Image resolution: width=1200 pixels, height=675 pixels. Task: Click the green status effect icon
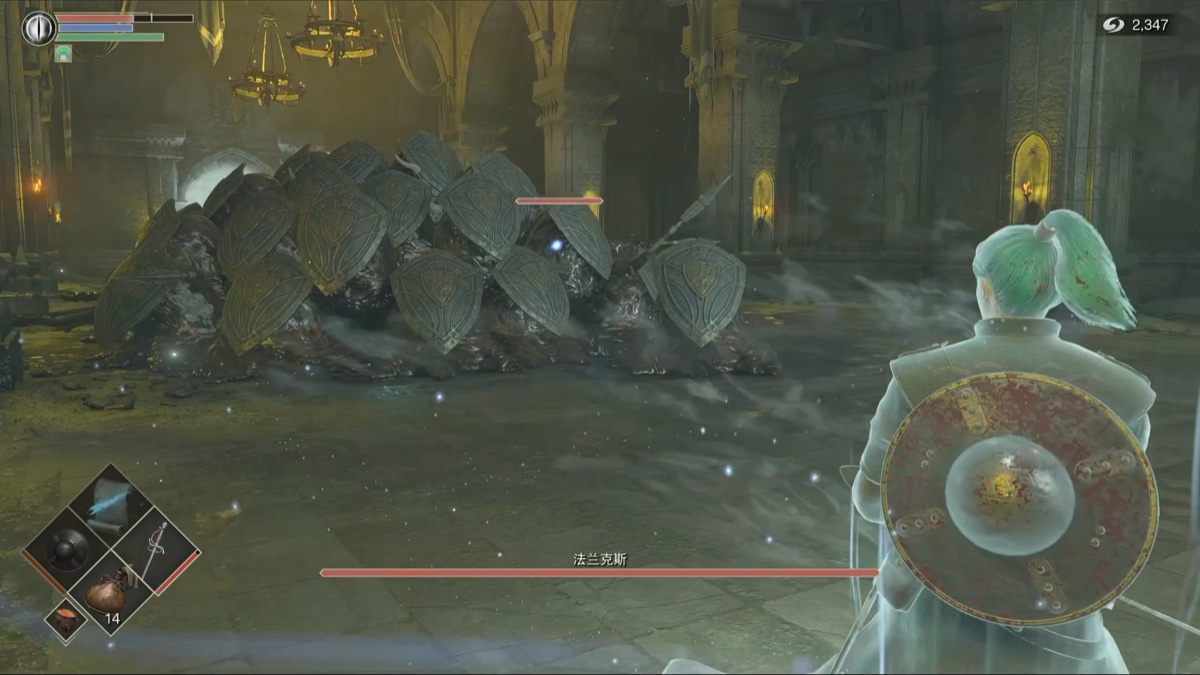63,50
